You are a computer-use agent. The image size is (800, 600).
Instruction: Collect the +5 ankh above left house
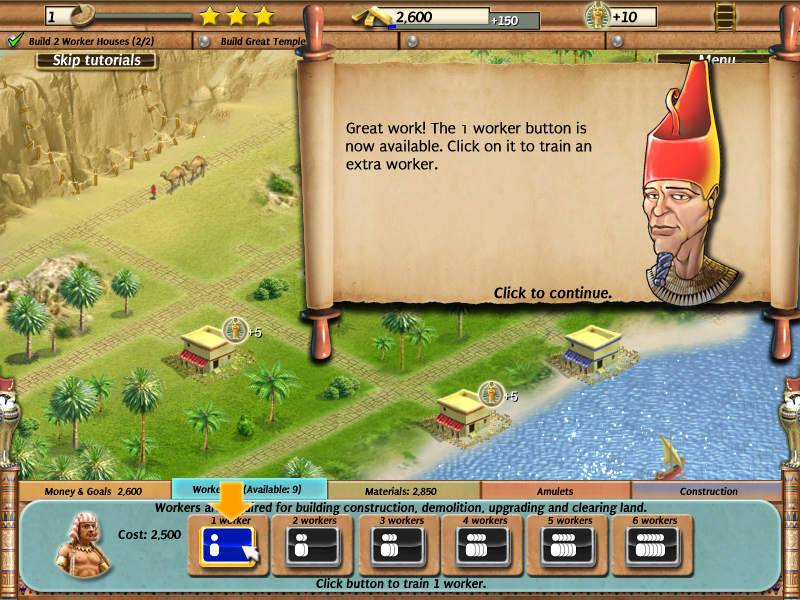click(236, 330)
